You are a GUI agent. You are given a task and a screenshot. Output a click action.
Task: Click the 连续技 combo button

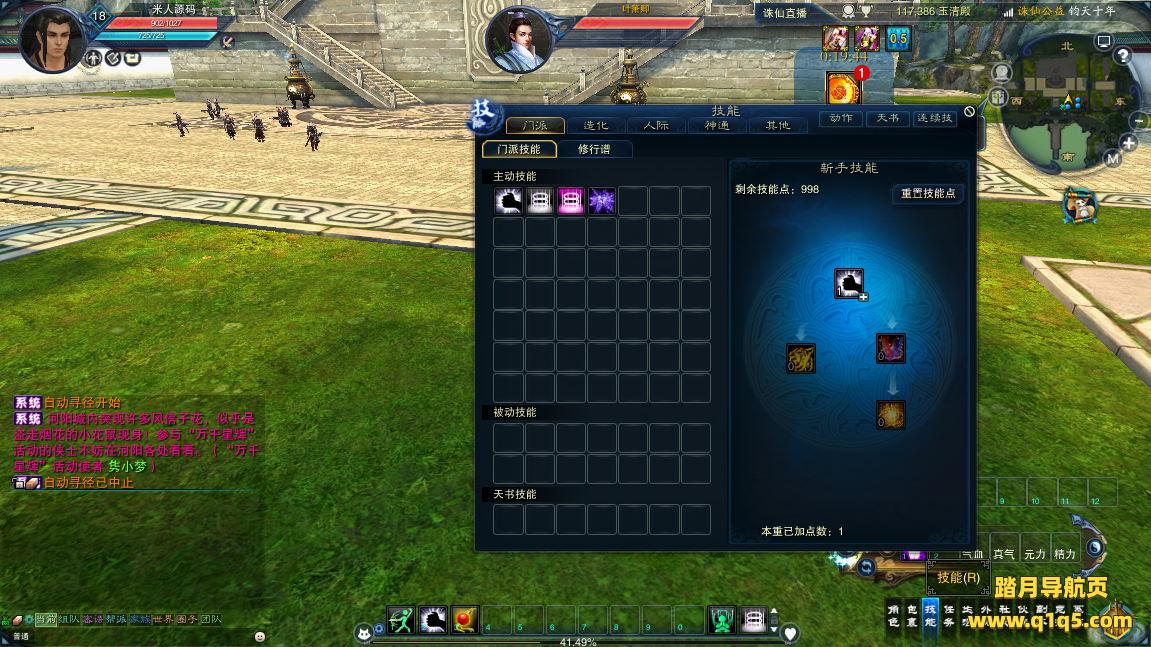pos(935,118)
